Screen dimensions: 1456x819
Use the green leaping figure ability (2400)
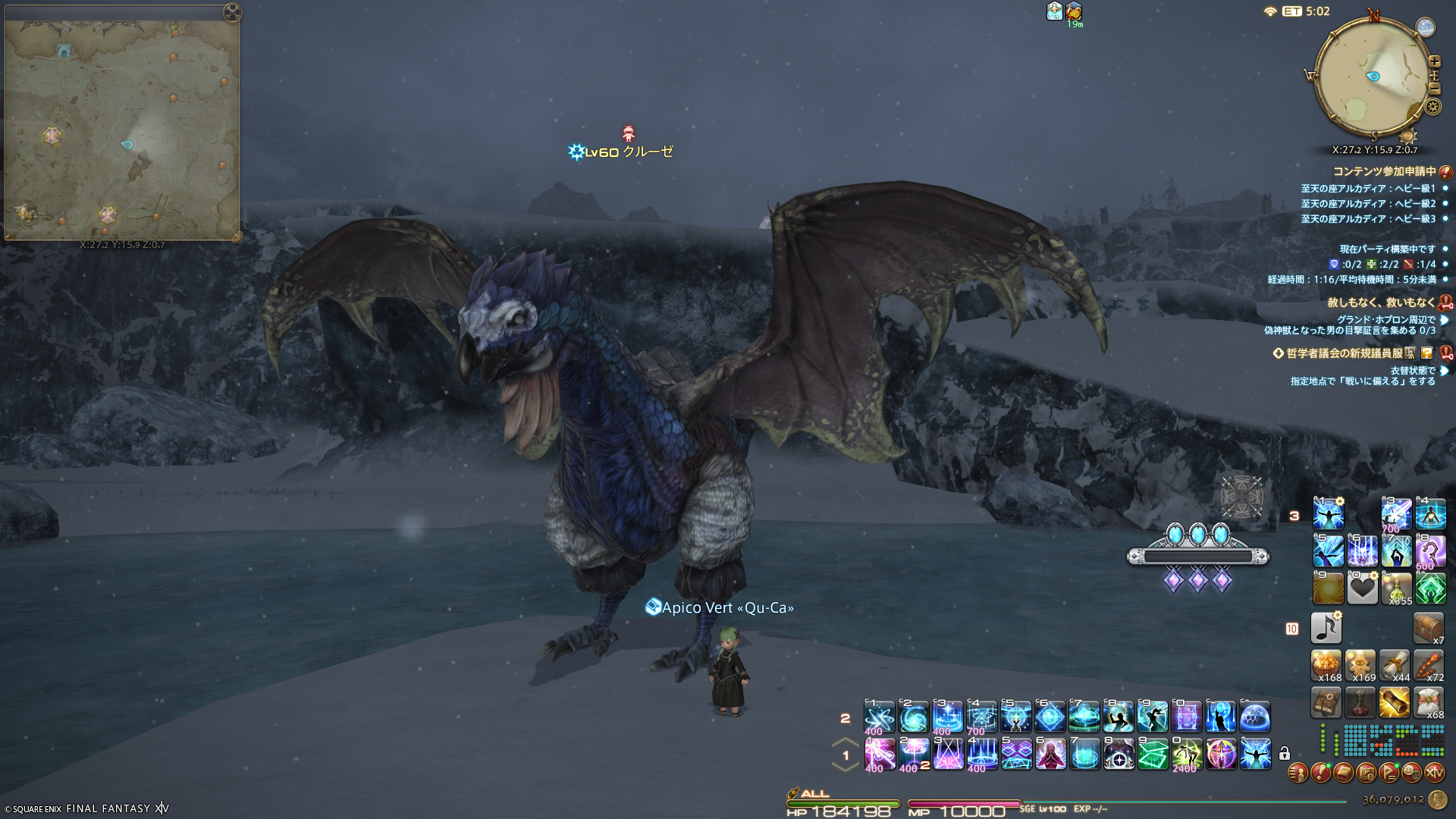click(x=1187, y=755)
